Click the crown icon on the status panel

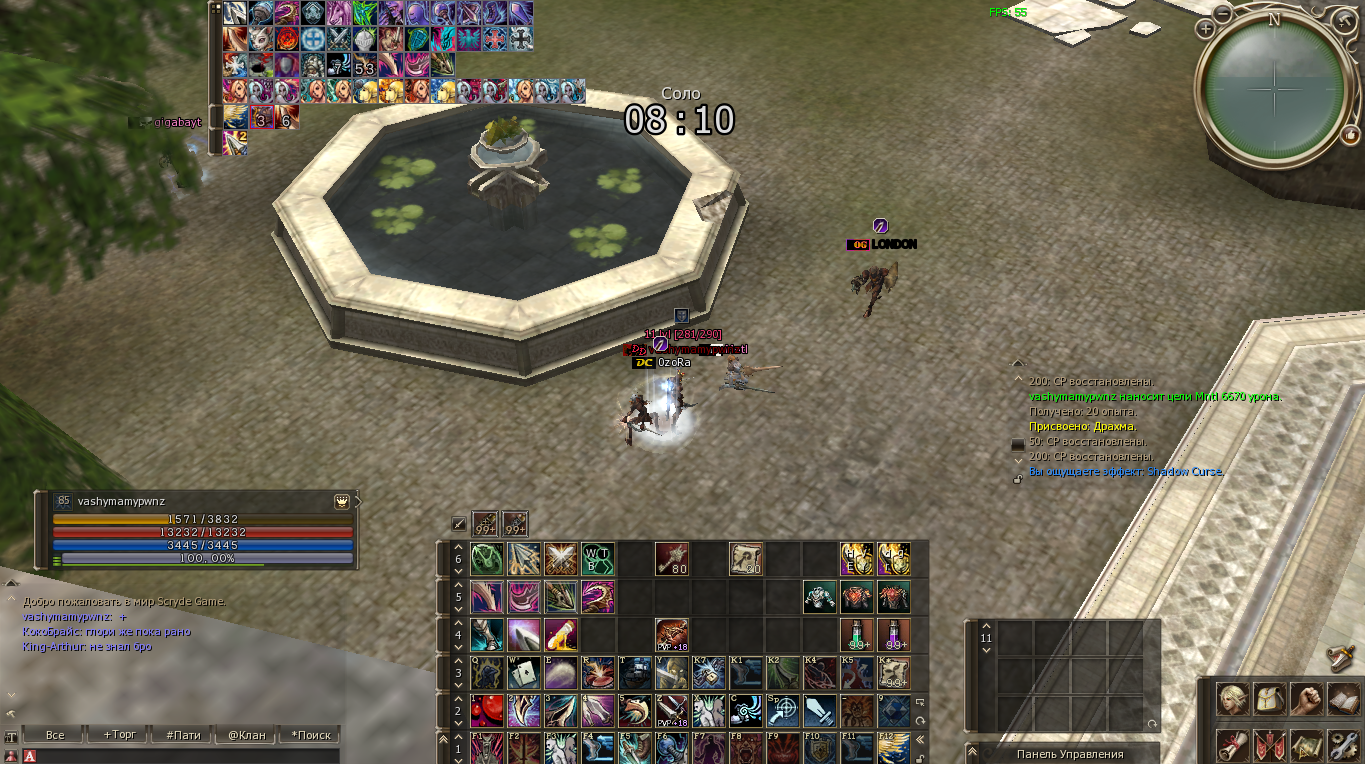click(x=340, y=501)
